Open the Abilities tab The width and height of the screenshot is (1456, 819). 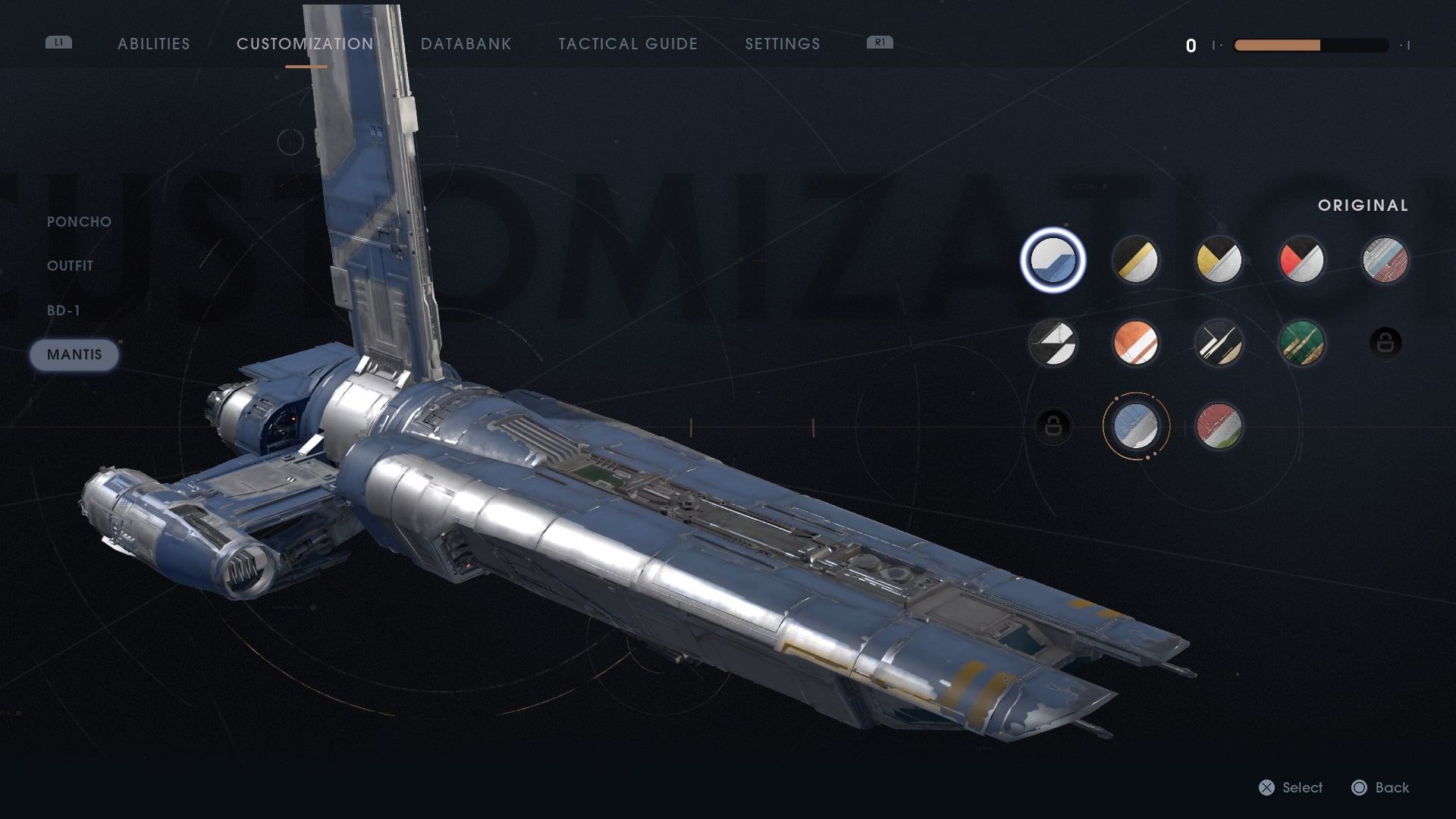tap(154, 44)
